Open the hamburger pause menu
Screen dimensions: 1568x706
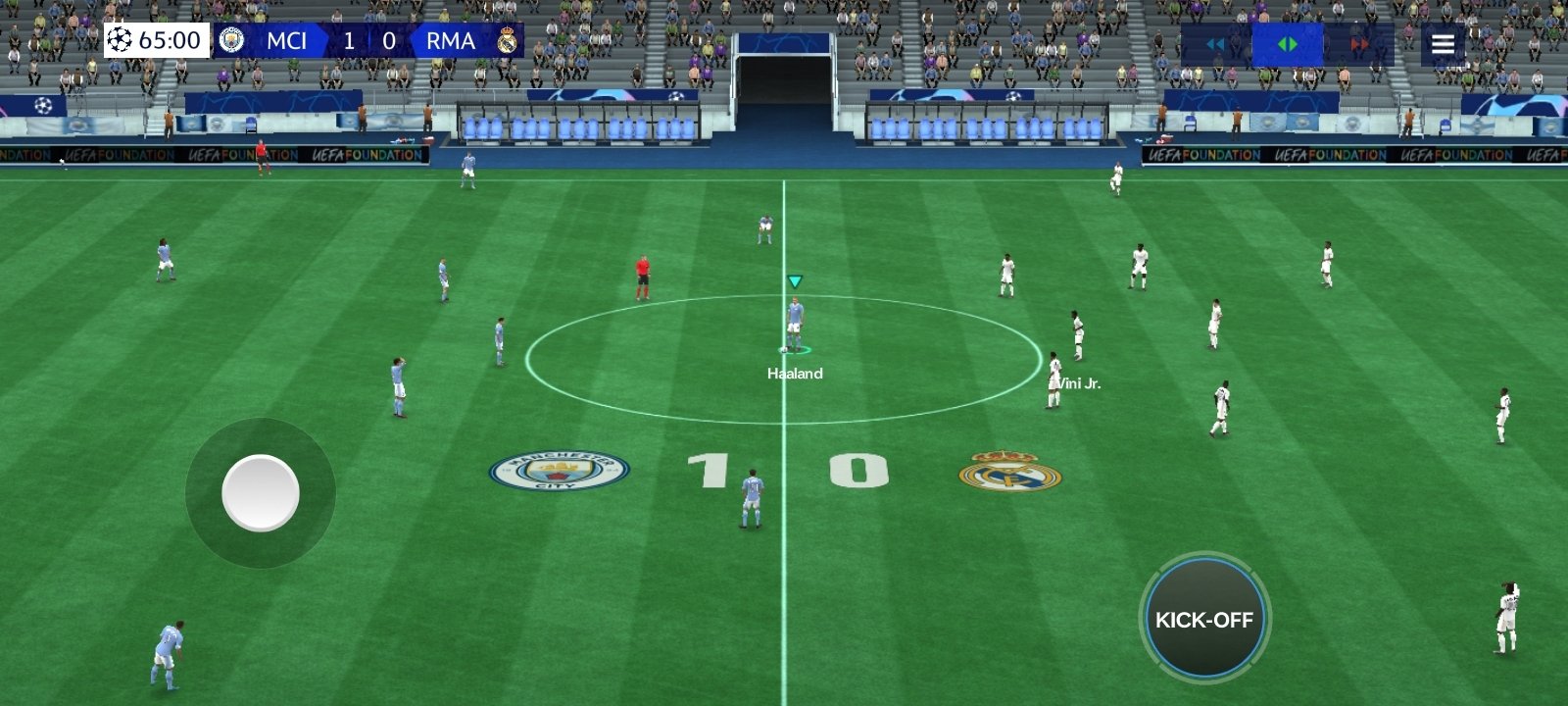[1443, 44]
